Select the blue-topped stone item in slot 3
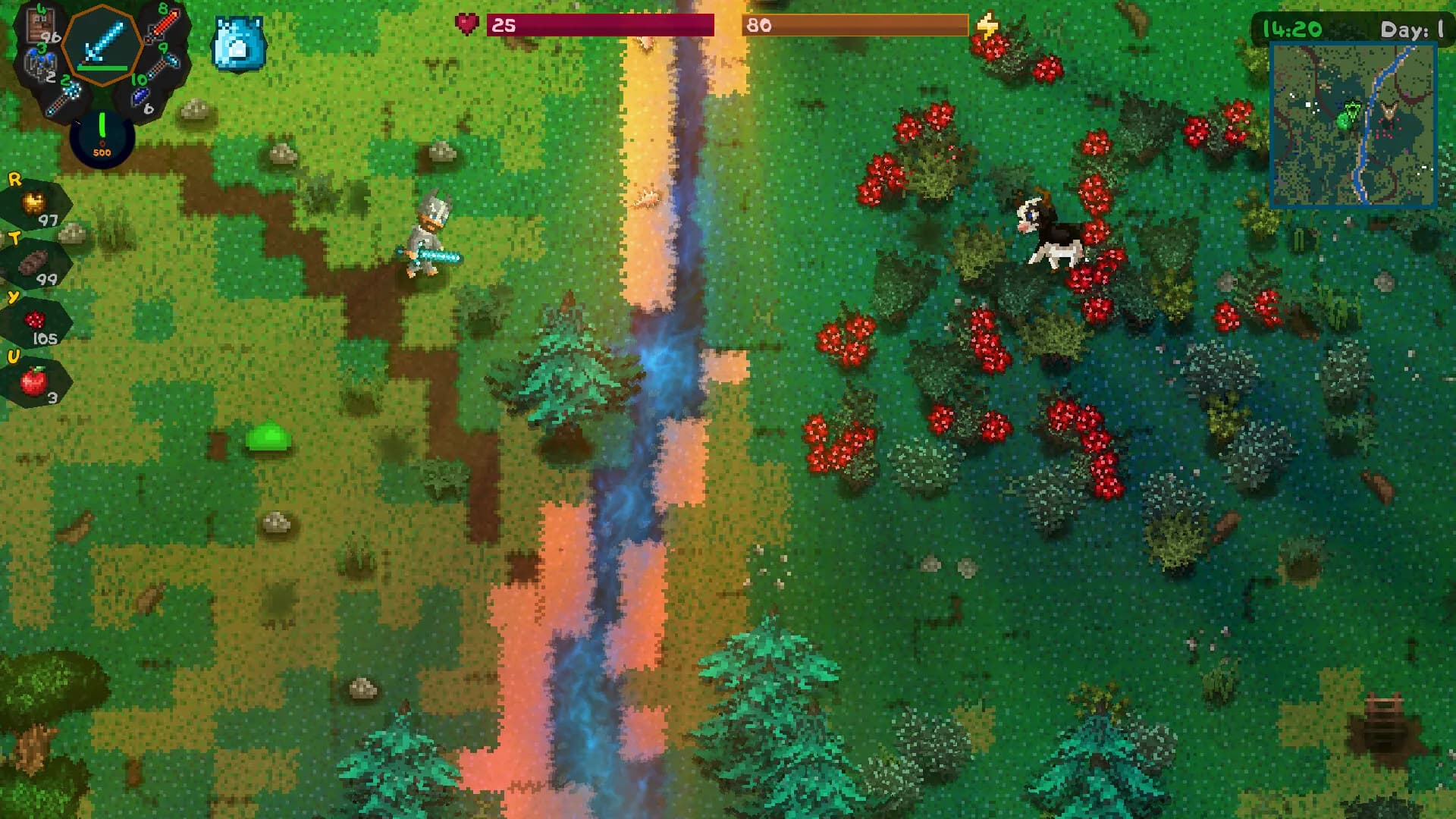This screenshot has width=1456, height=819. (x=39, y=64)
